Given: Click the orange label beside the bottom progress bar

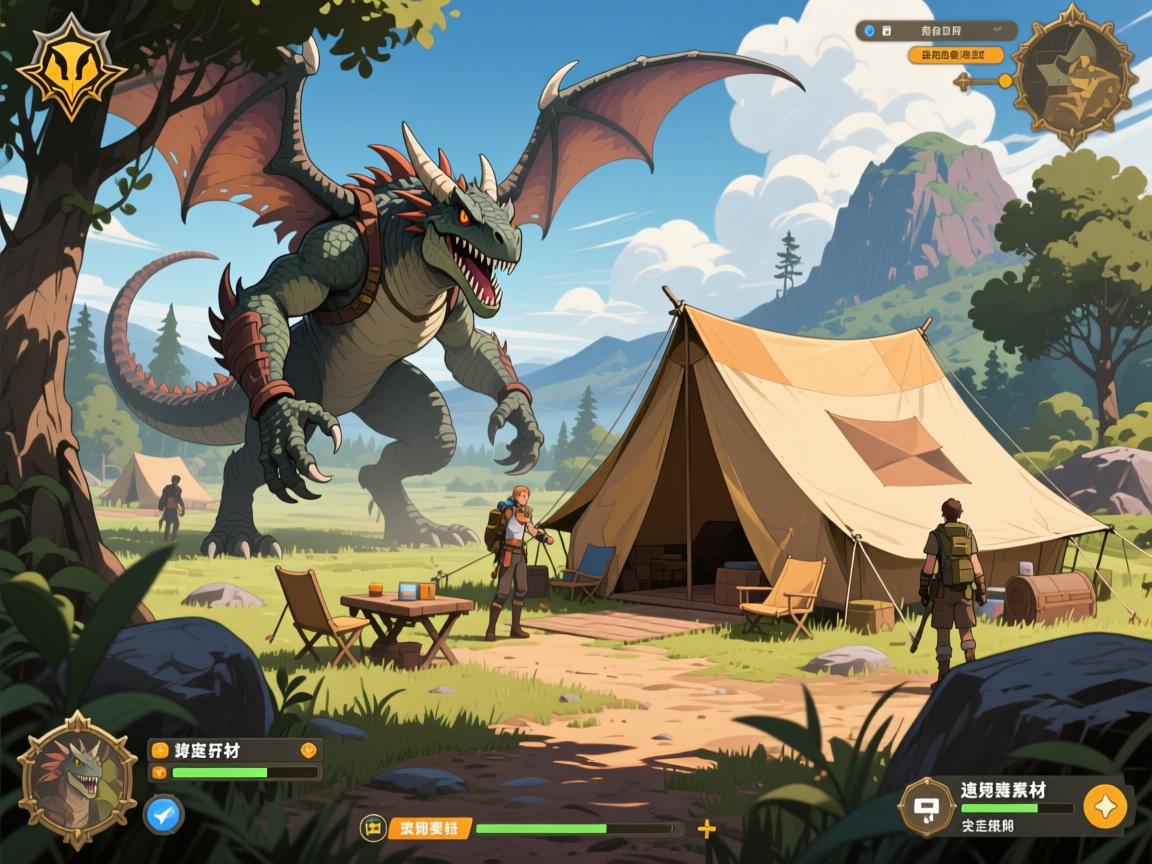Looking at the screenshot, I should 428,828.
